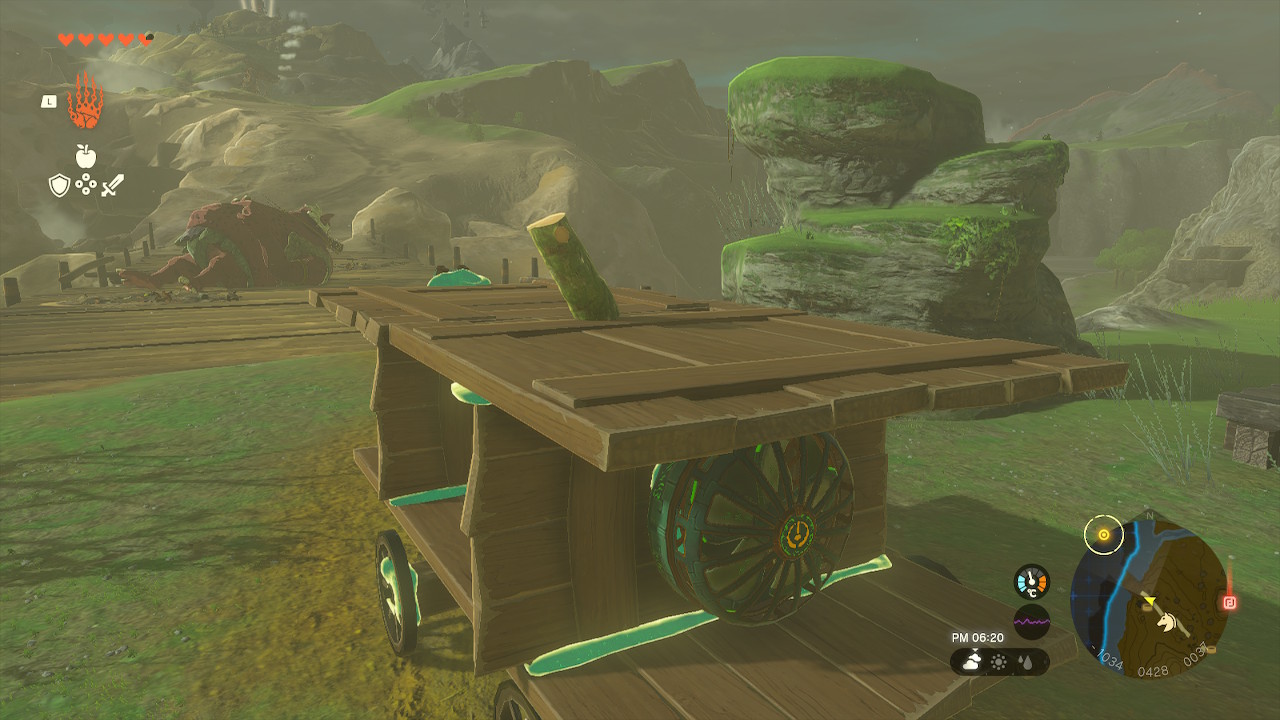Image resolution: width=1280 pixels, height=720 pixels.
Task: Click the purple sound-wave noise meter
Action: click(1031, 621)
